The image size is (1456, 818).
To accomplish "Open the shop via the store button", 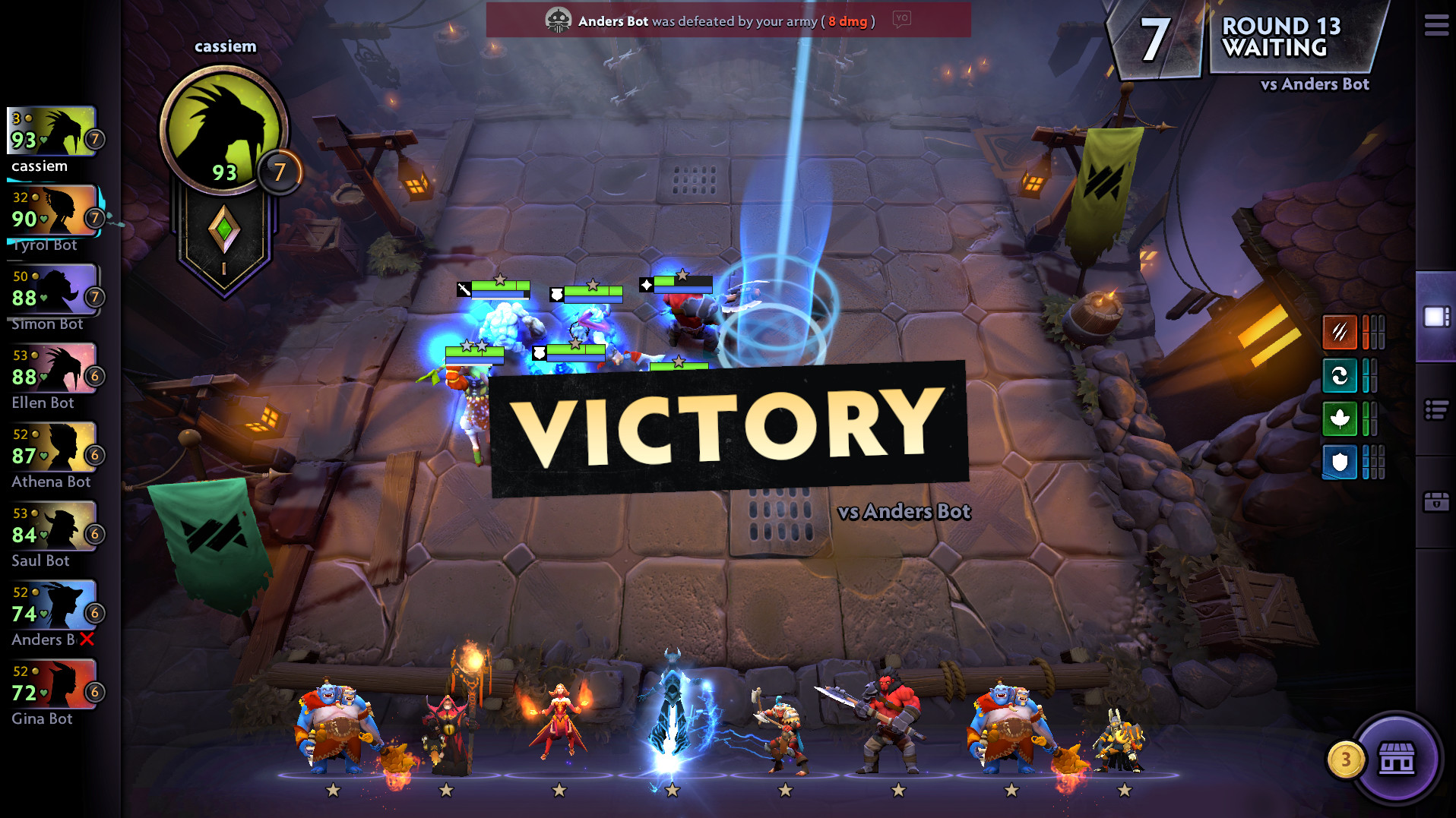I will point(1397,759).
